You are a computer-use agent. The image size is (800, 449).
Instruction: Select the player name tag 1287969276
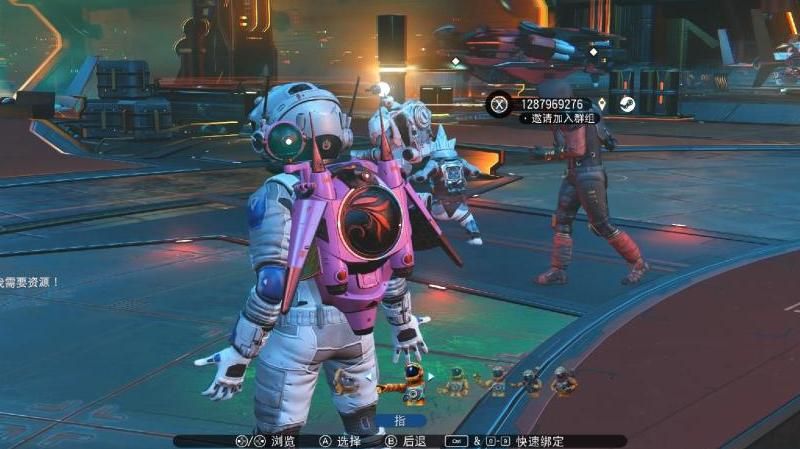552,104
